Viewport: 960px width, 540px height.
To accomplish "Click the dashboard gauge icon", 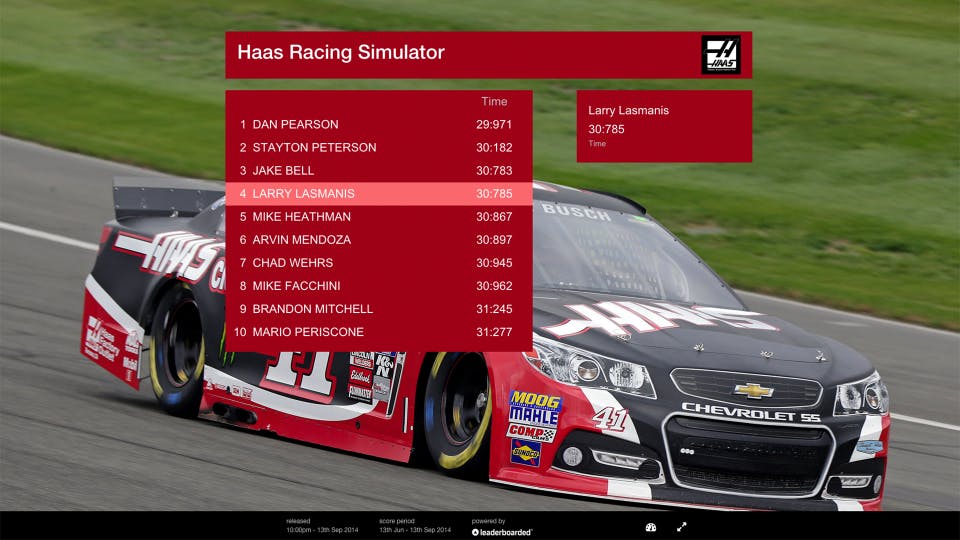I will pos(651,527).
